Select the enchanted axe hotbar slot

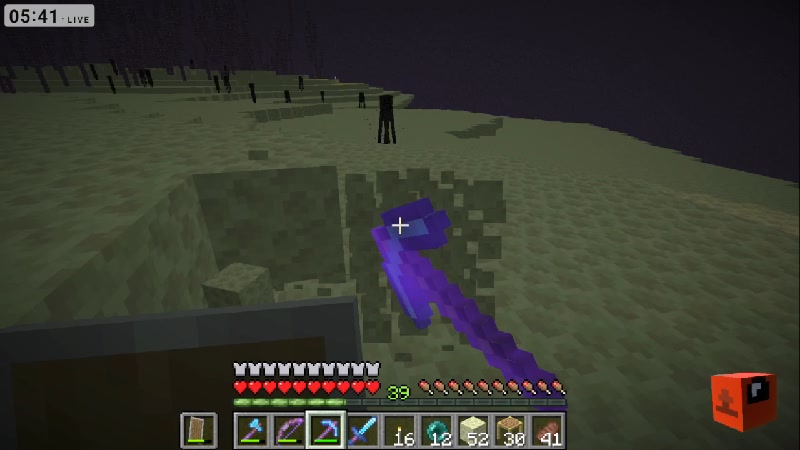(x=251, y=431)
